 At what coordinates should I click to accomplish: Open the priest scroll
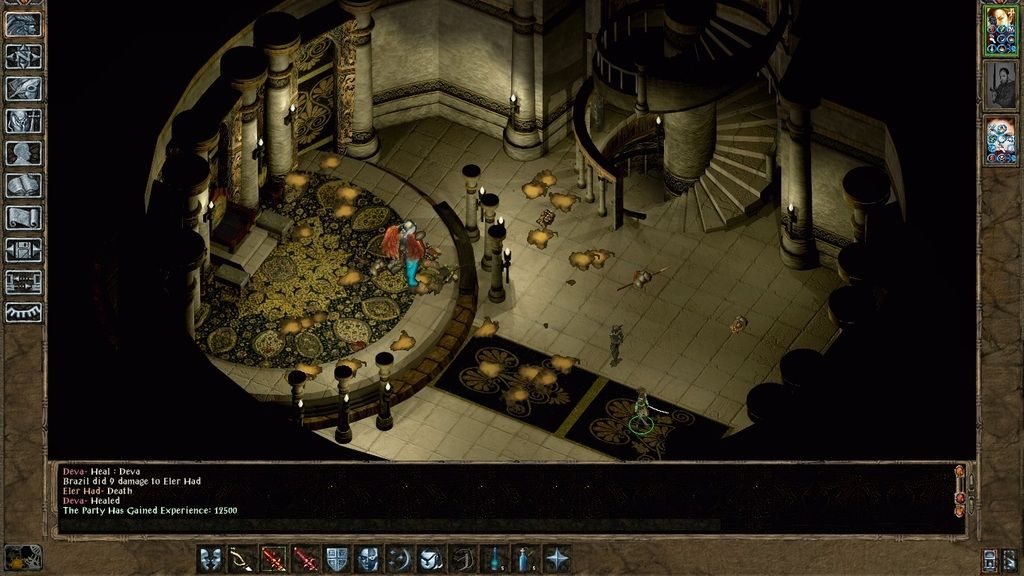coord(24,217)
